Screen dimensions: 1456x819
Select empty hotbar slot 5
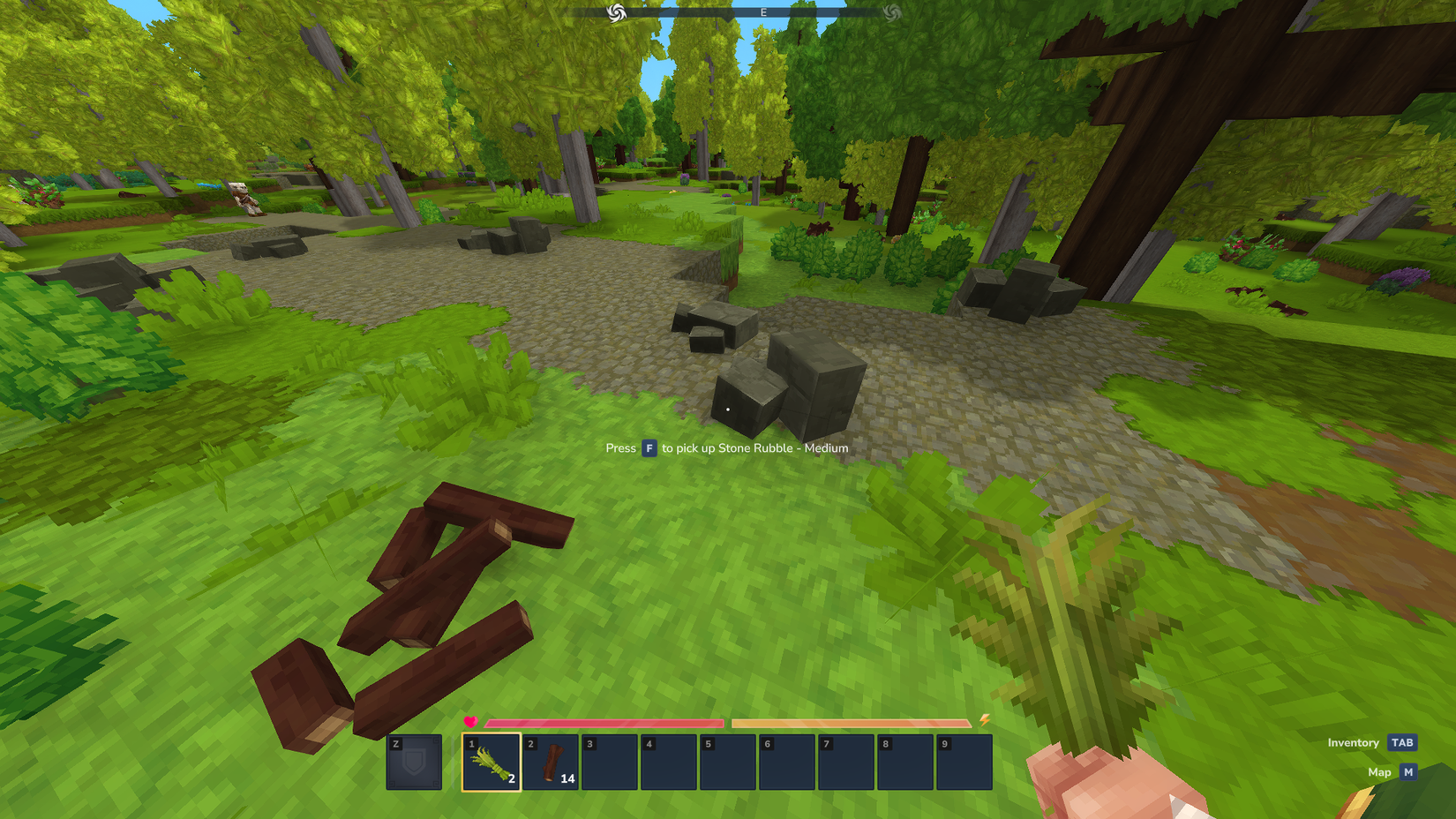point(729,763)
